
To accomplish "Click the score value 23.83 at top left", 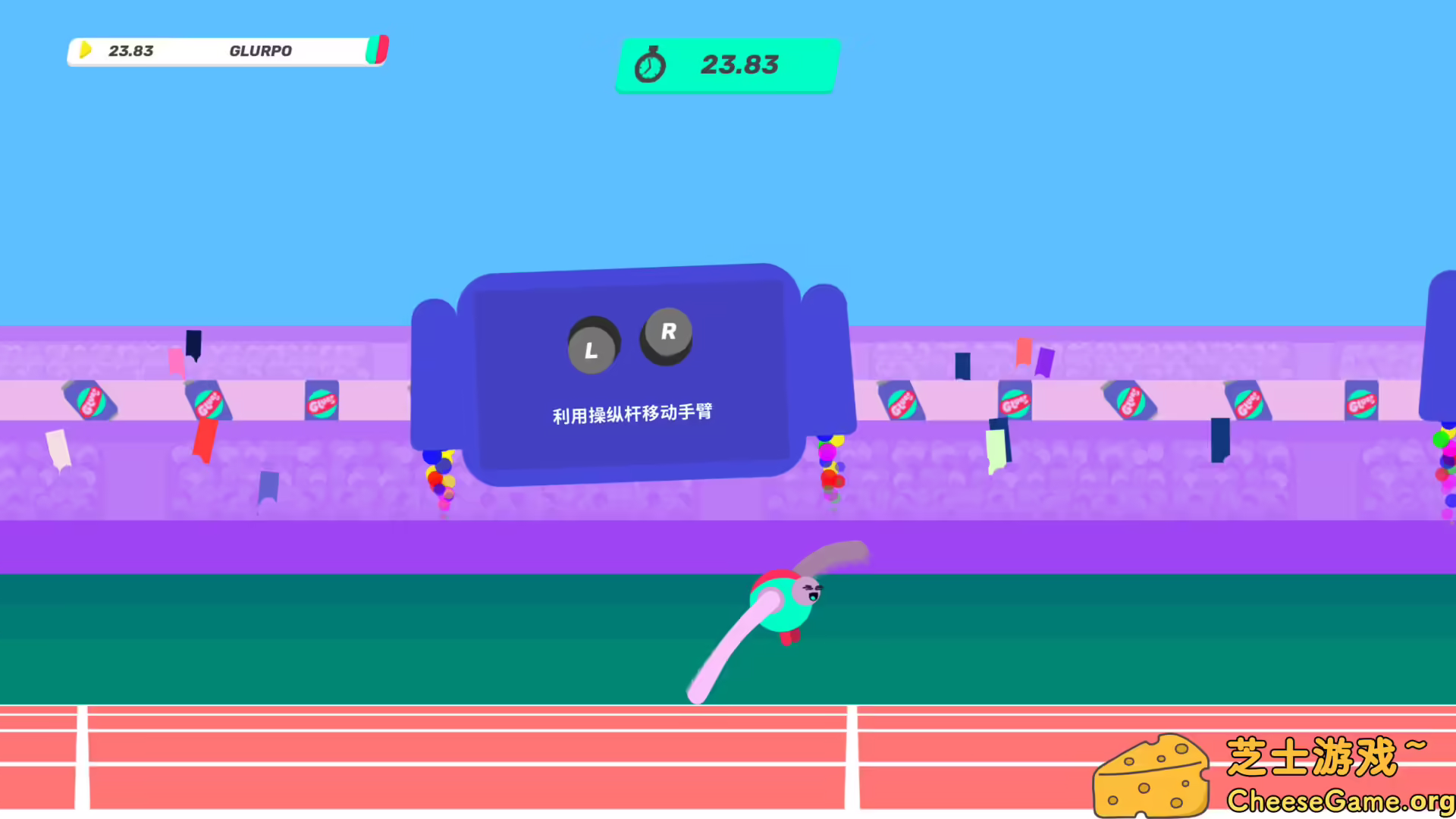I will [131, 51].
